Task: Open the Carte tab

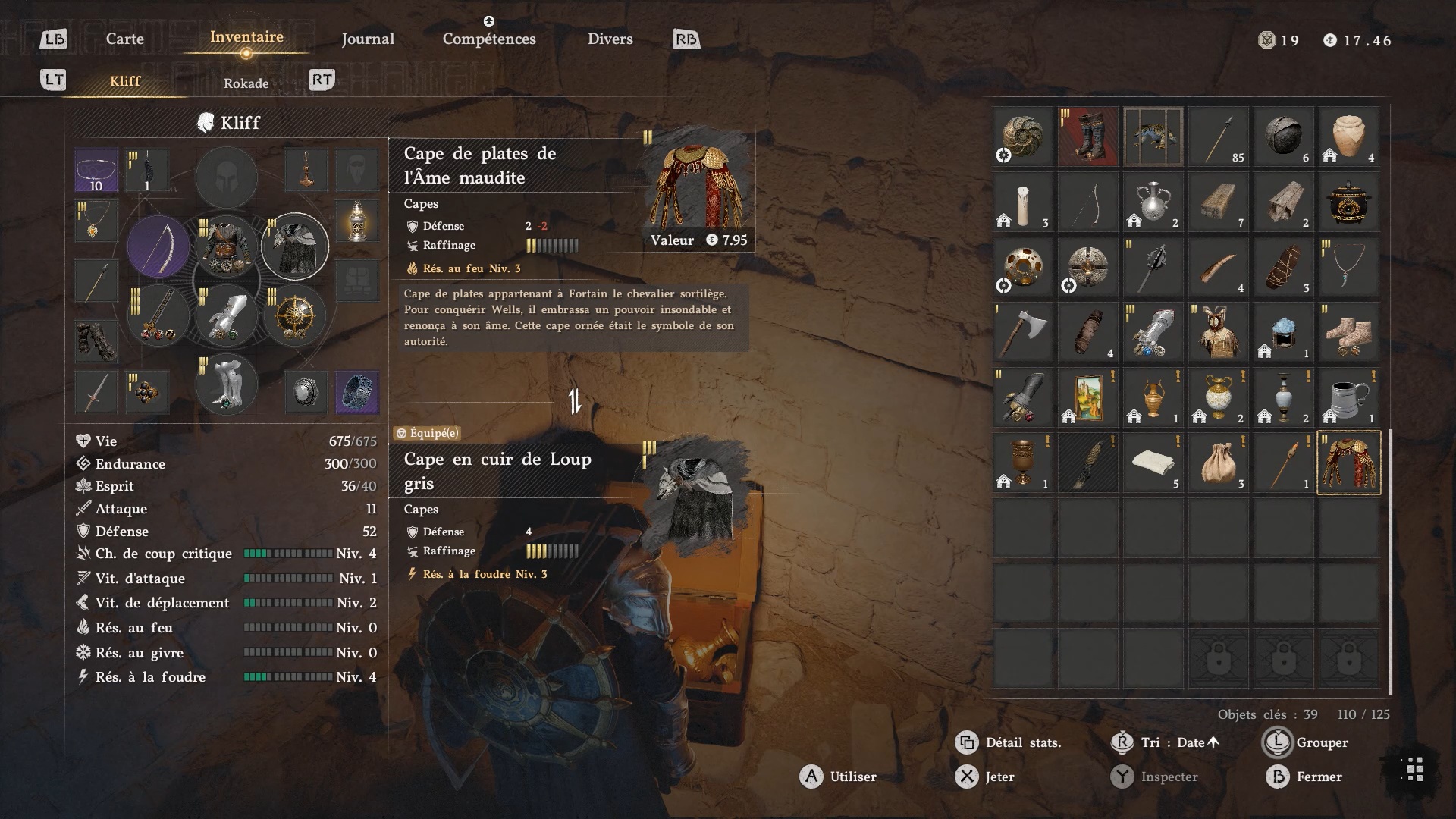Action: coord(124,39)
